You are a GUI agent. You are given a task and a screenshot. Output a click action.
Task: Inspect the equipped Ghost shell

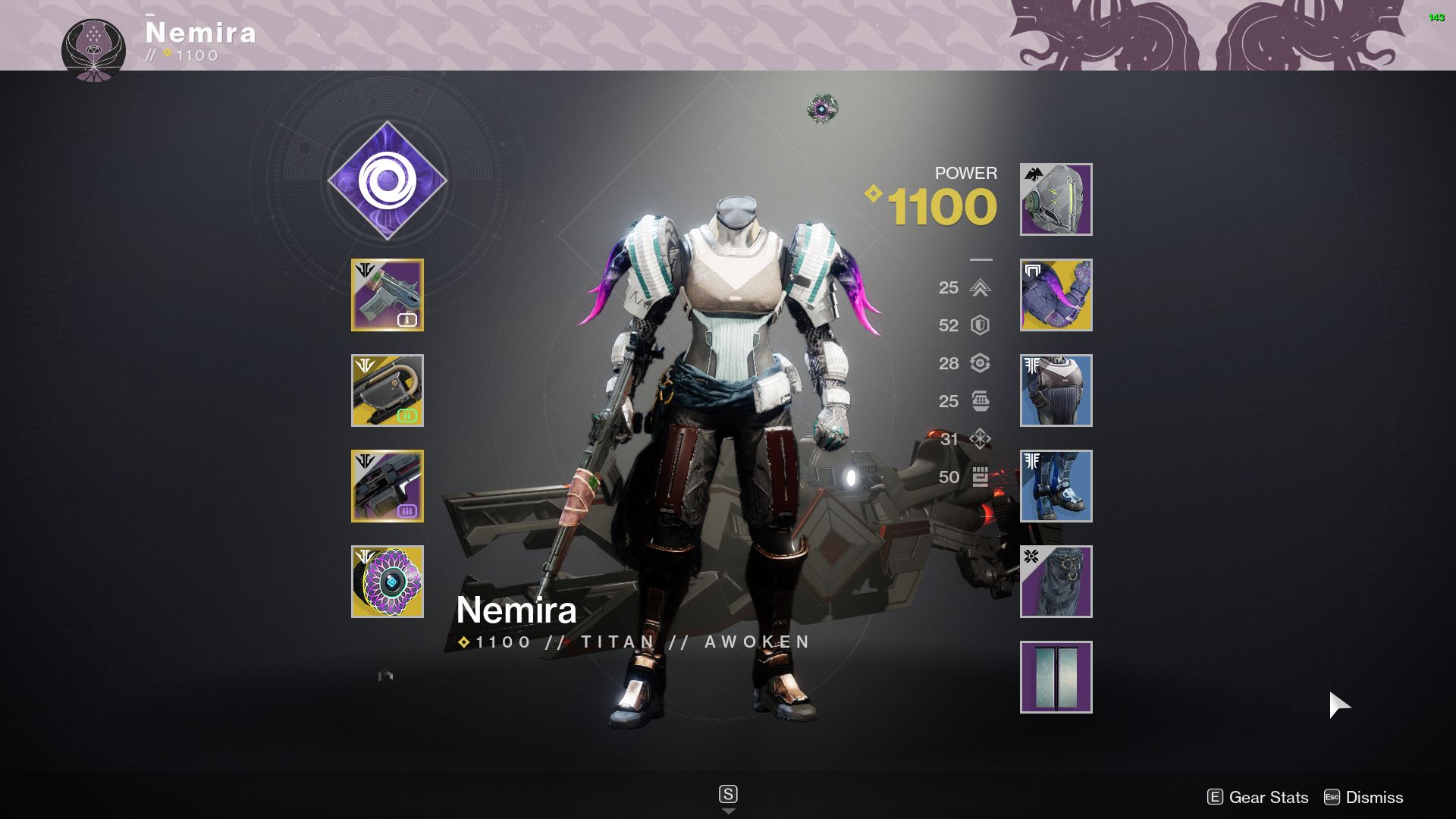click(x=388, y=581)
